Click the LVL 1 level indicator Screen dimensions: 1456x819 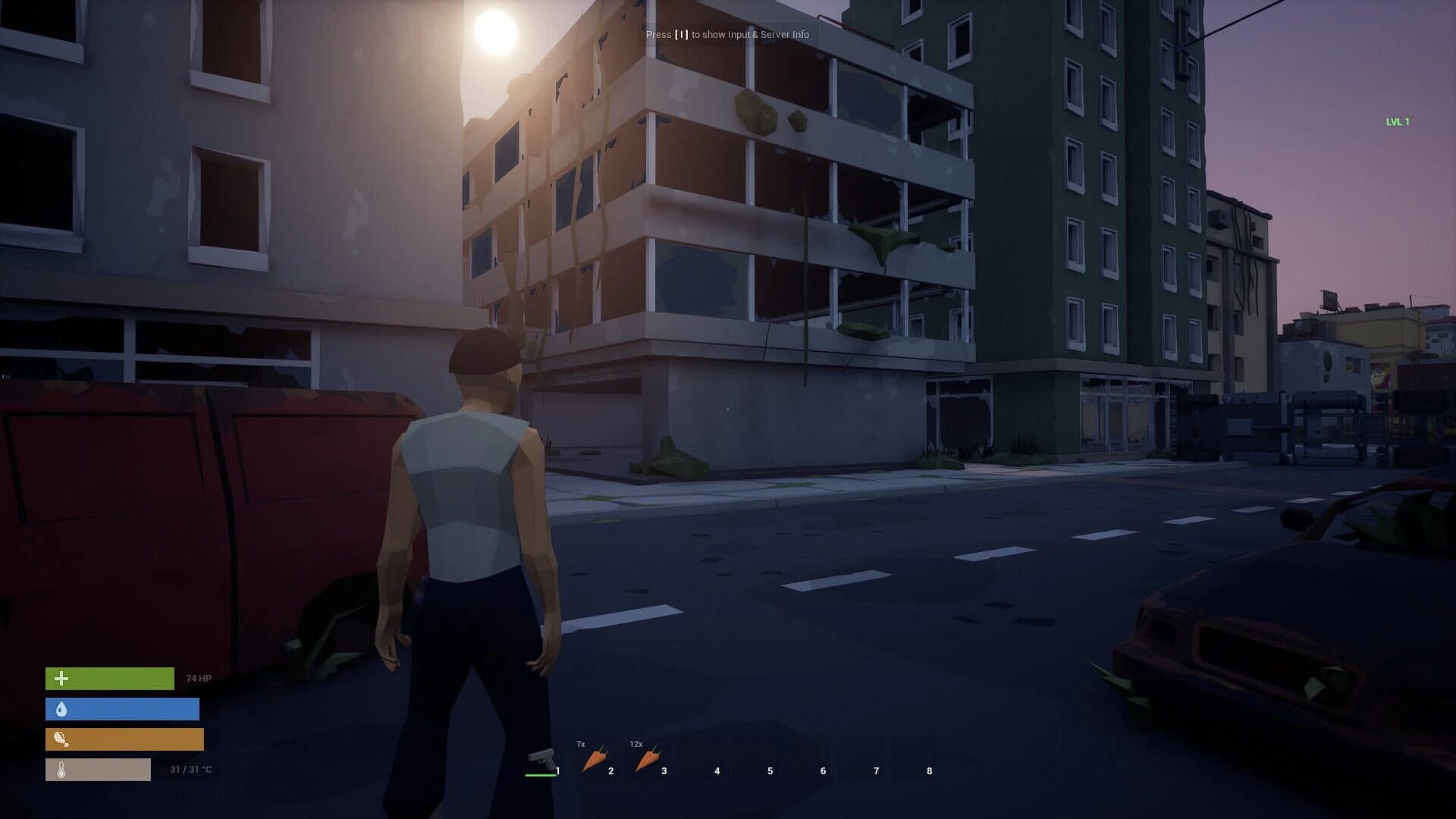[1396, 119]
